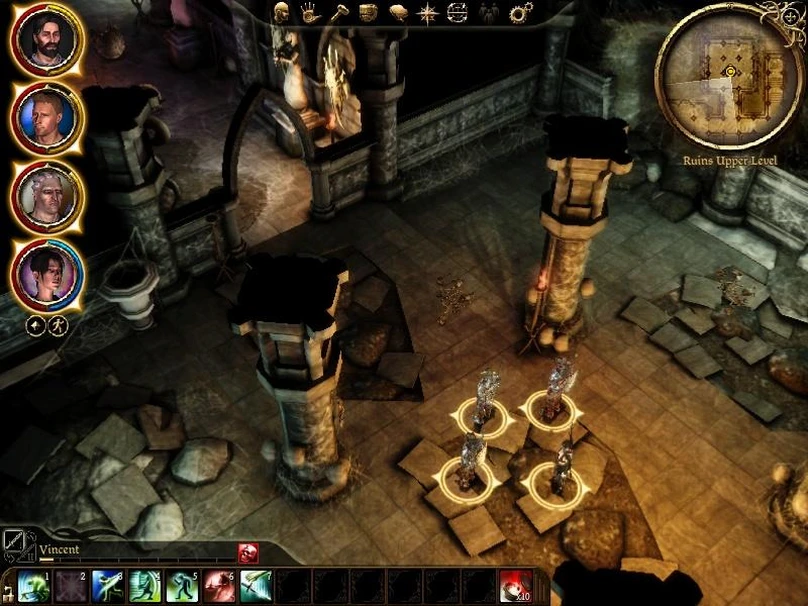Image resolution: width=808 pixels, height=606 pixels.
Task: Open the inventory chest icon
Action: (x=368, y=13)
